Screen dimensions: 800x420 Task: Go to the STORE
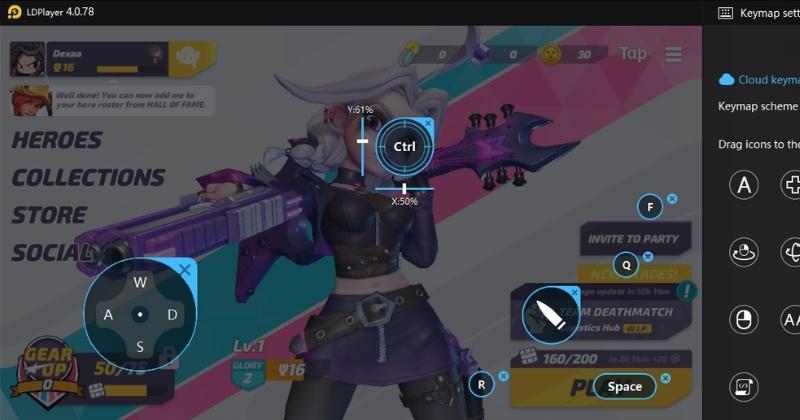coord(49,215)
